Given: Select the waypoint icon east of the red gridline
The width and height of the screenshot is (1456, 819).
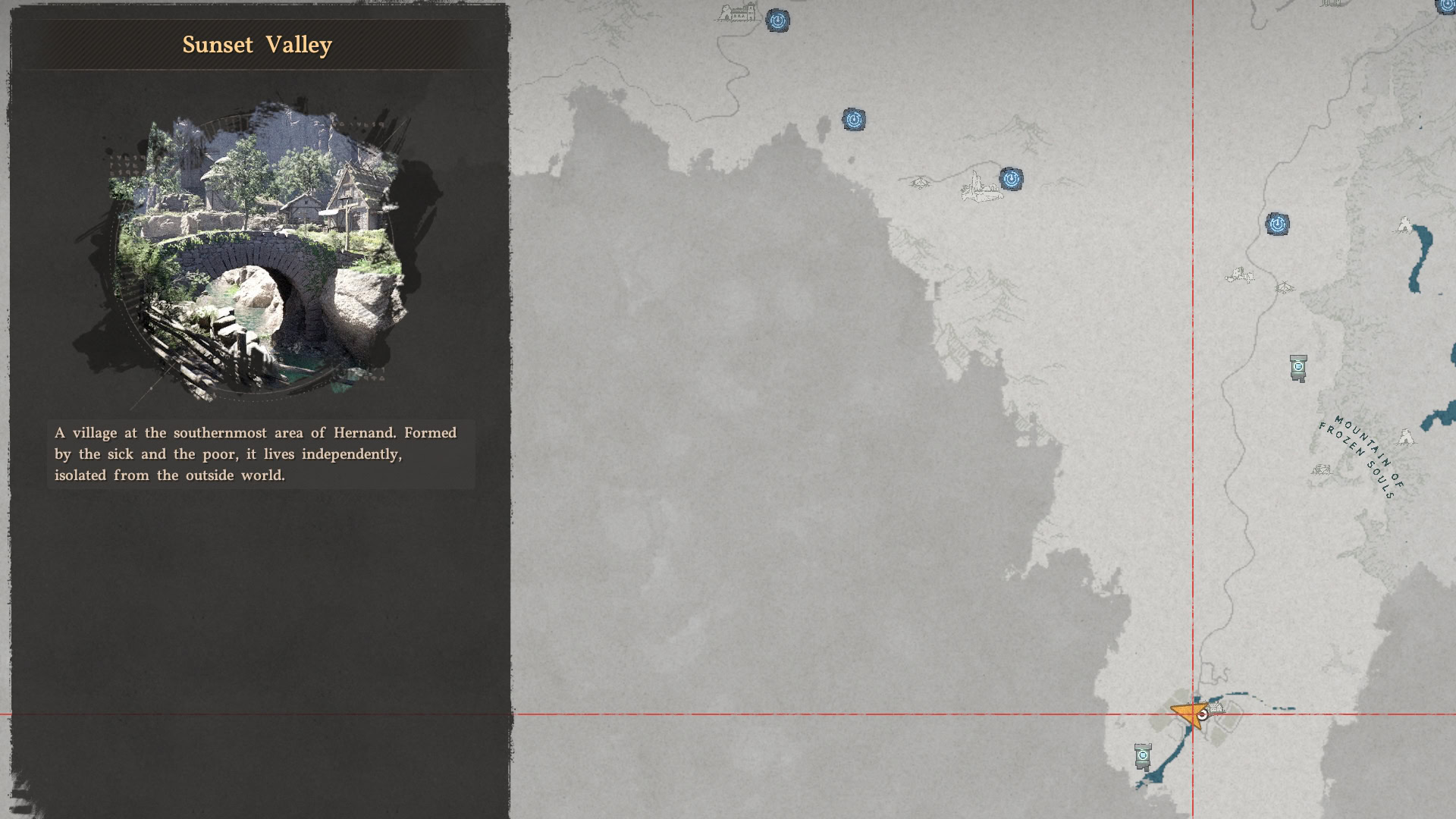Looking at the screenshot, I should click(x=1278, y=224).
